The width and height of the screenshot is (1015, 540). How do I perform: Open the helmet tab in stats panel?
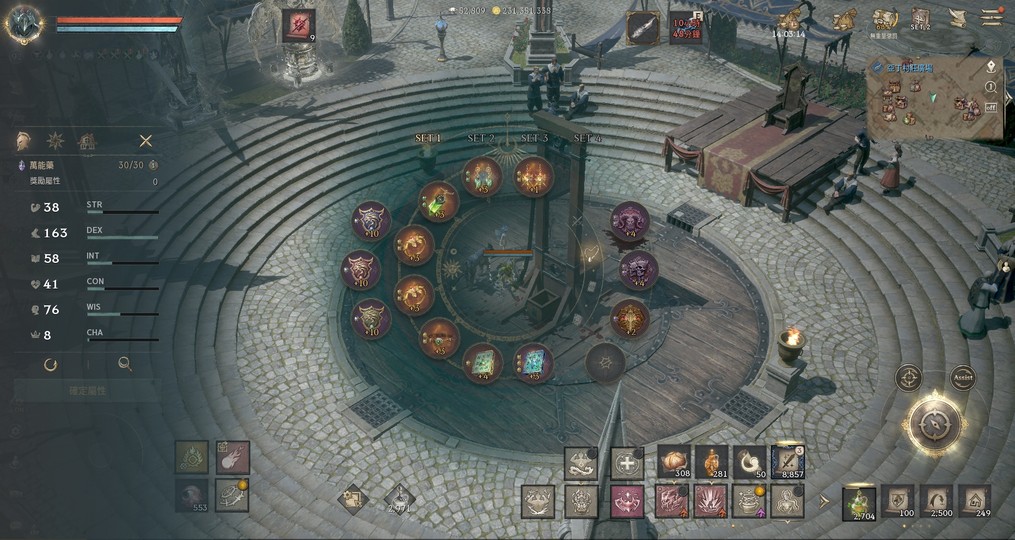[x=22, y=141]
